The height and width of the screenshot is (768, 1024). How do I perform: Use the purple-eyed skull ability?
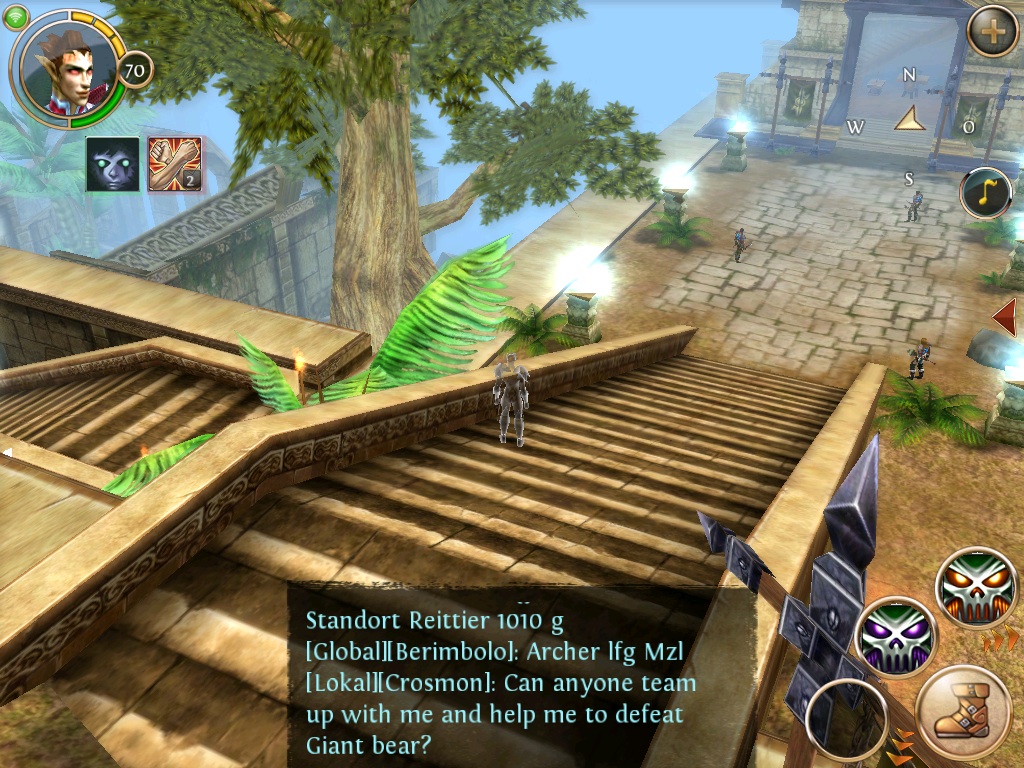897,637
